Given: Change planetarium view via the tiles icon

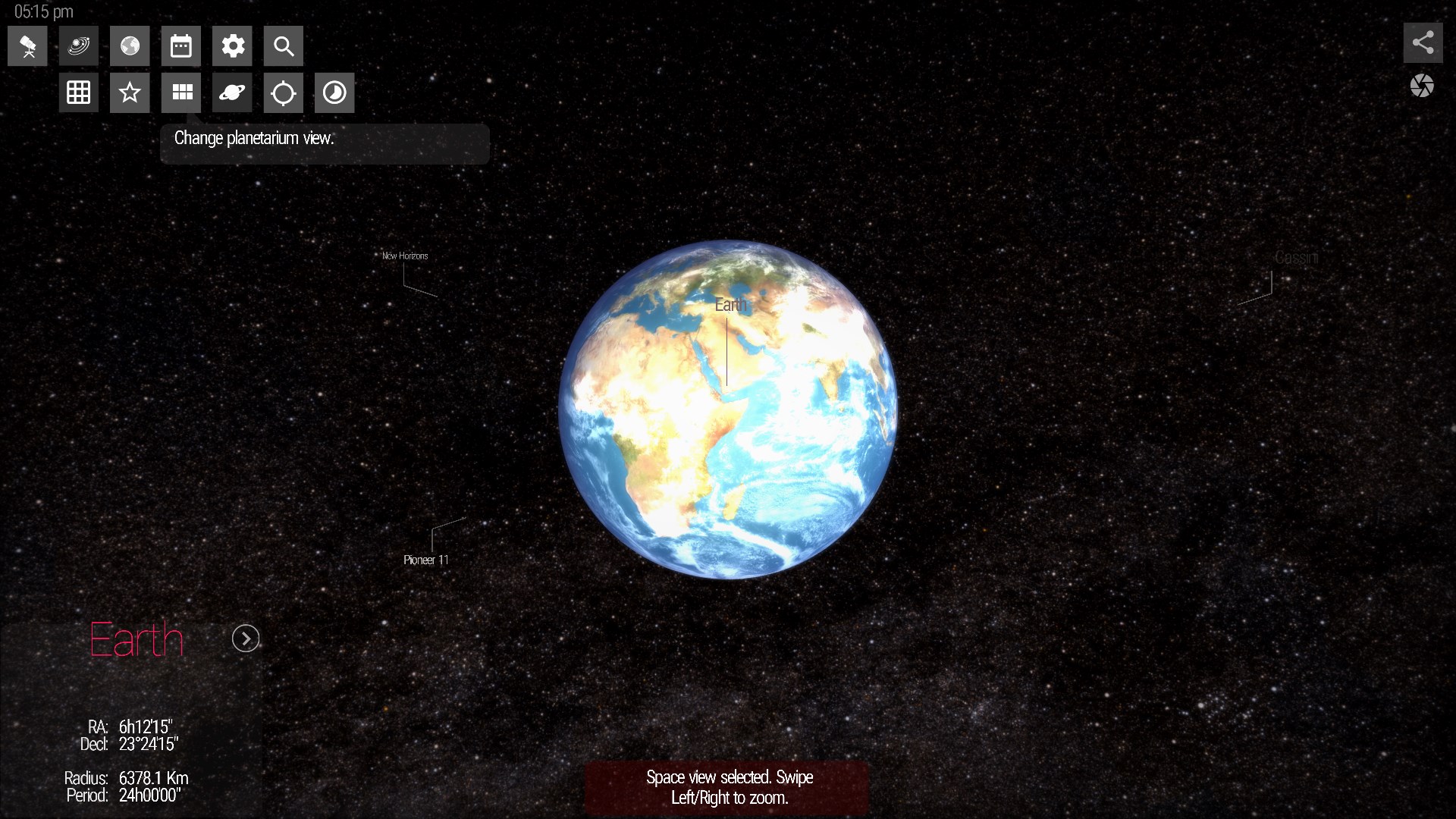Looking at the screenshot, I should coord(181,93).
